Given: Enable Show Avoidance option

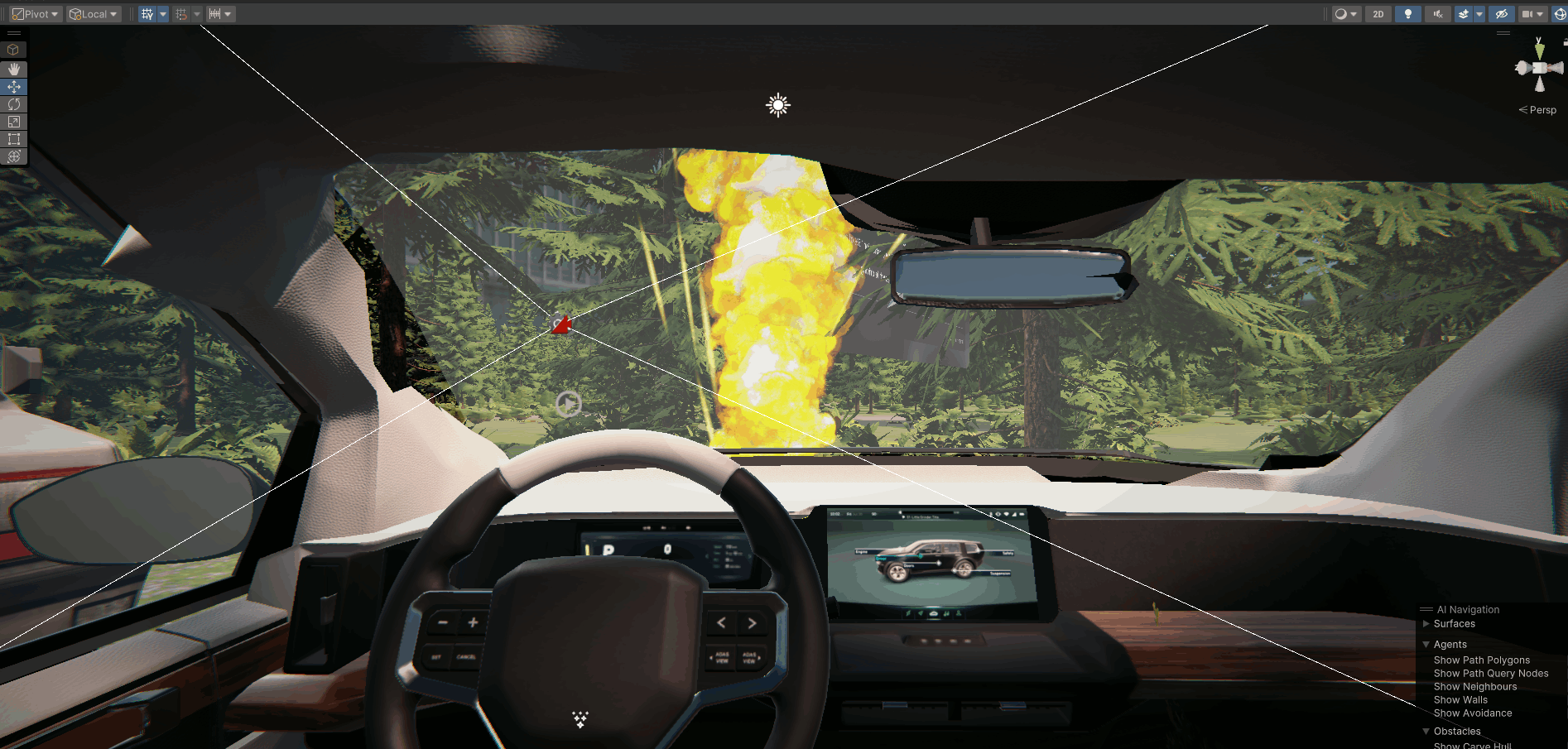Looking at the screenshot, I should click(1472, 713).
